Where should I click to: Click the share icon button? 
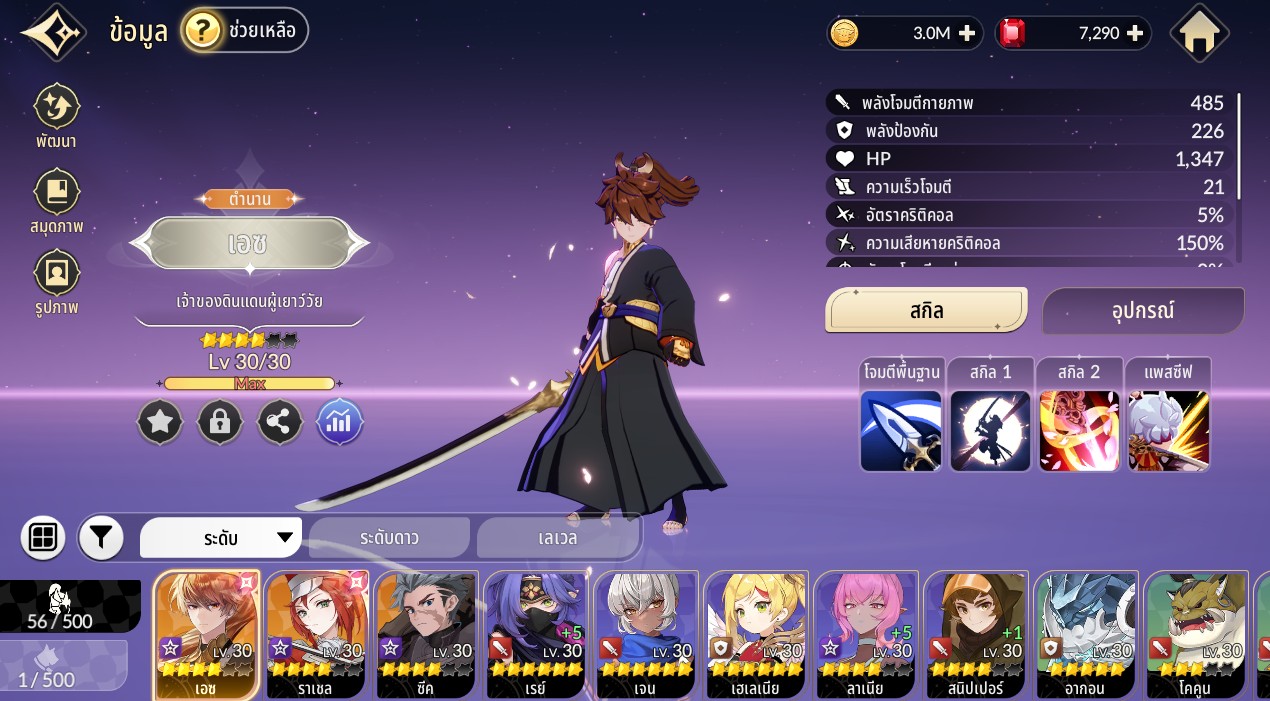280,422
